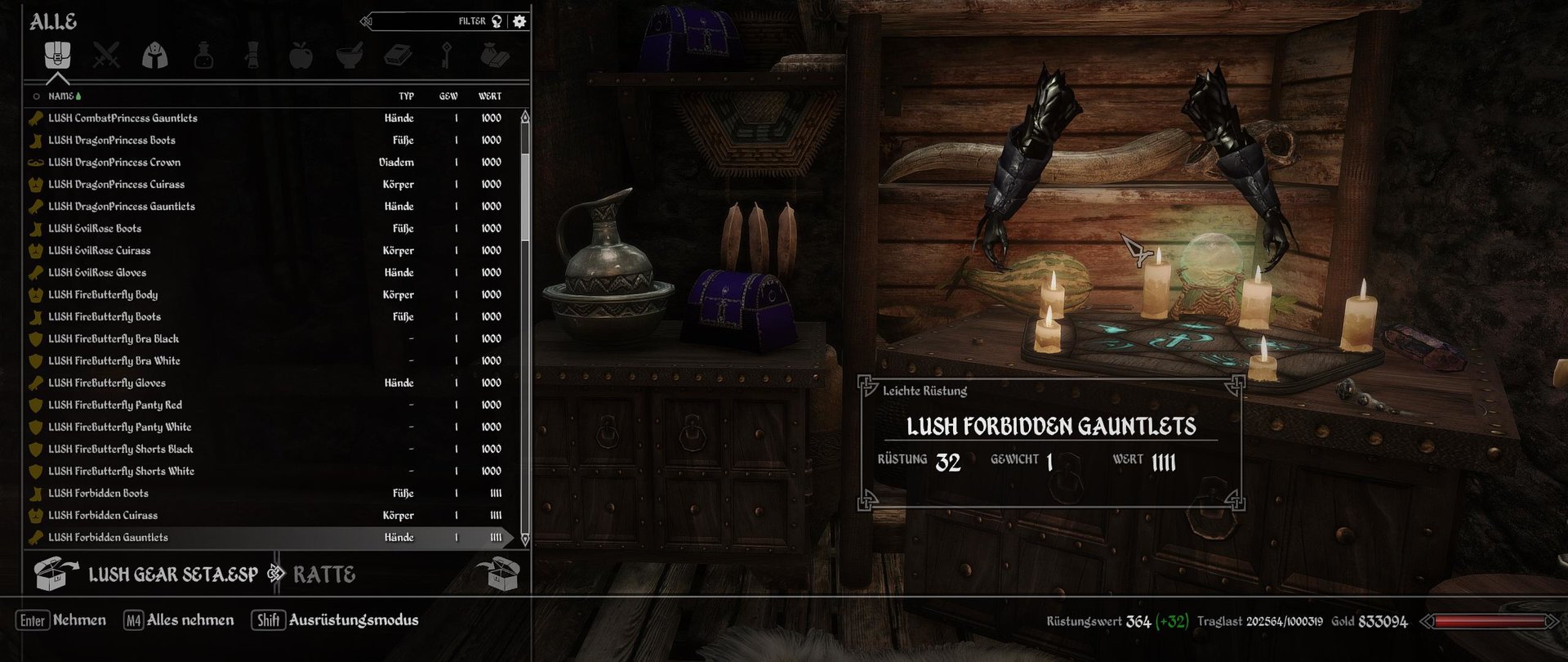Switch to the Ratte inventory side
Image resolution: width=1568 pixels, height=662 pixels.
pos(324,575)
